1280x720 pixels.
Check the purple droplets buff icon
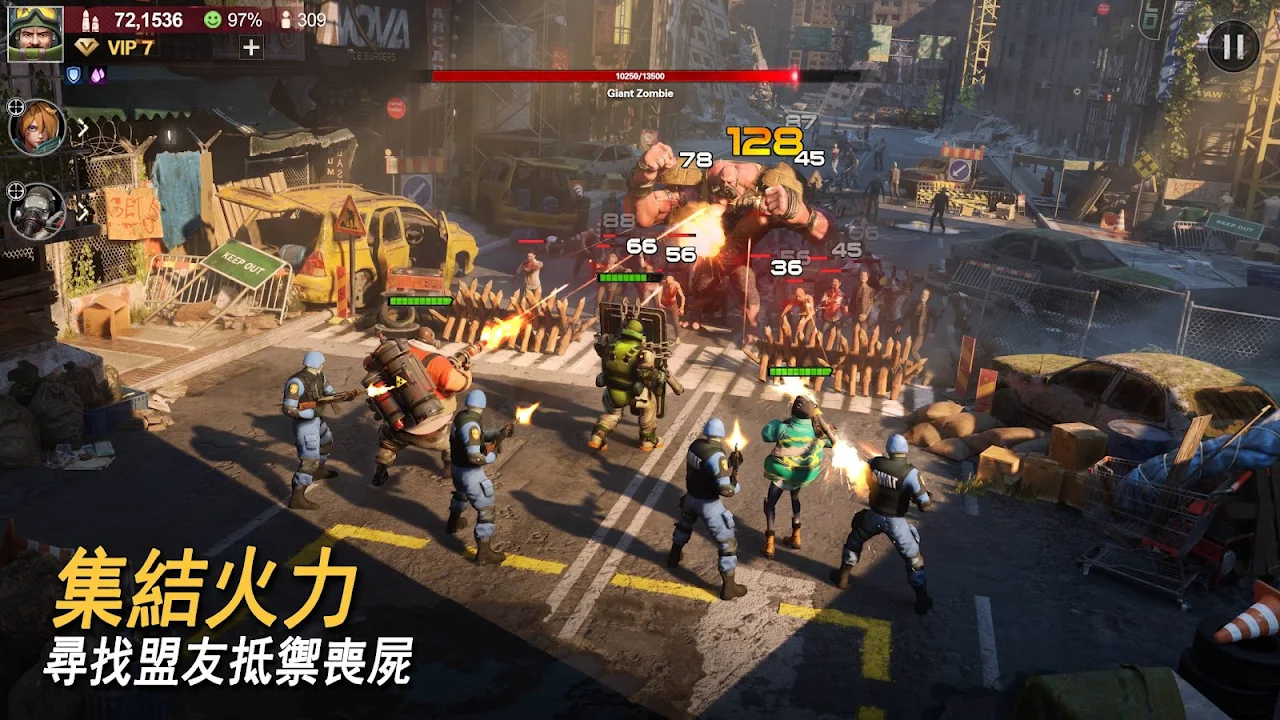tap(98, 74)
